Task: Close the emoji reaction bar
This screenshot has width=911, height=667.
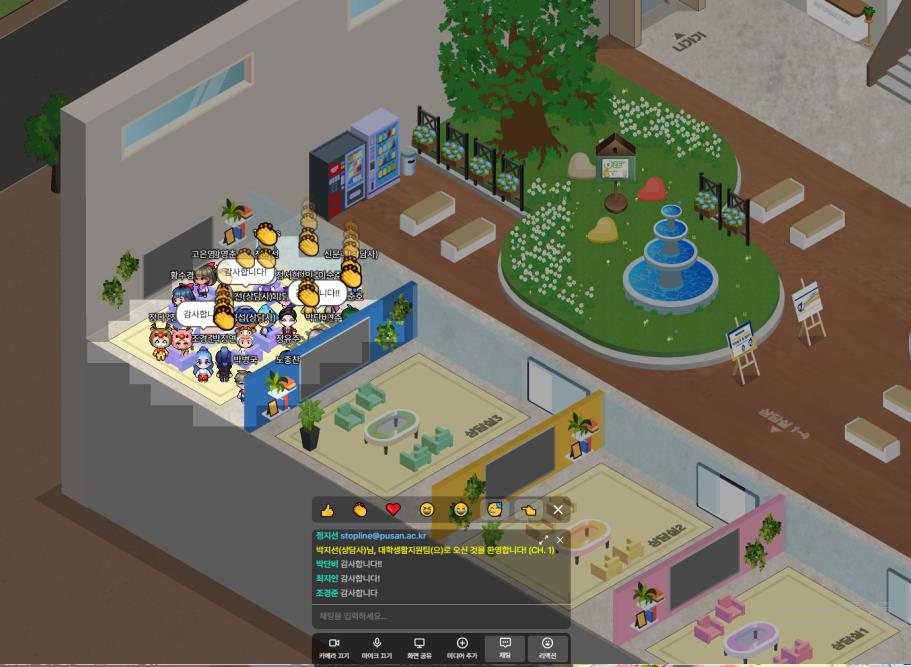Action: tap(558, 510)
